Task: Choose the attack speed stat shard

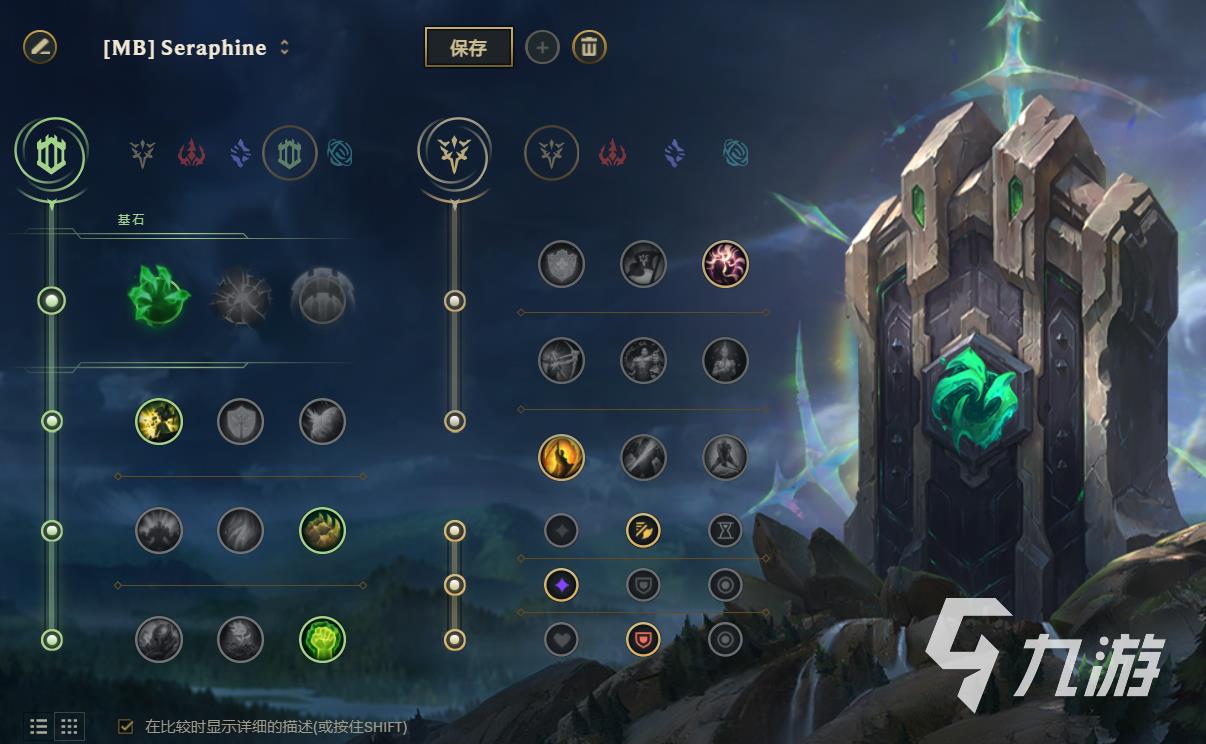Action: pyautogui.click(x=643, y=530)
